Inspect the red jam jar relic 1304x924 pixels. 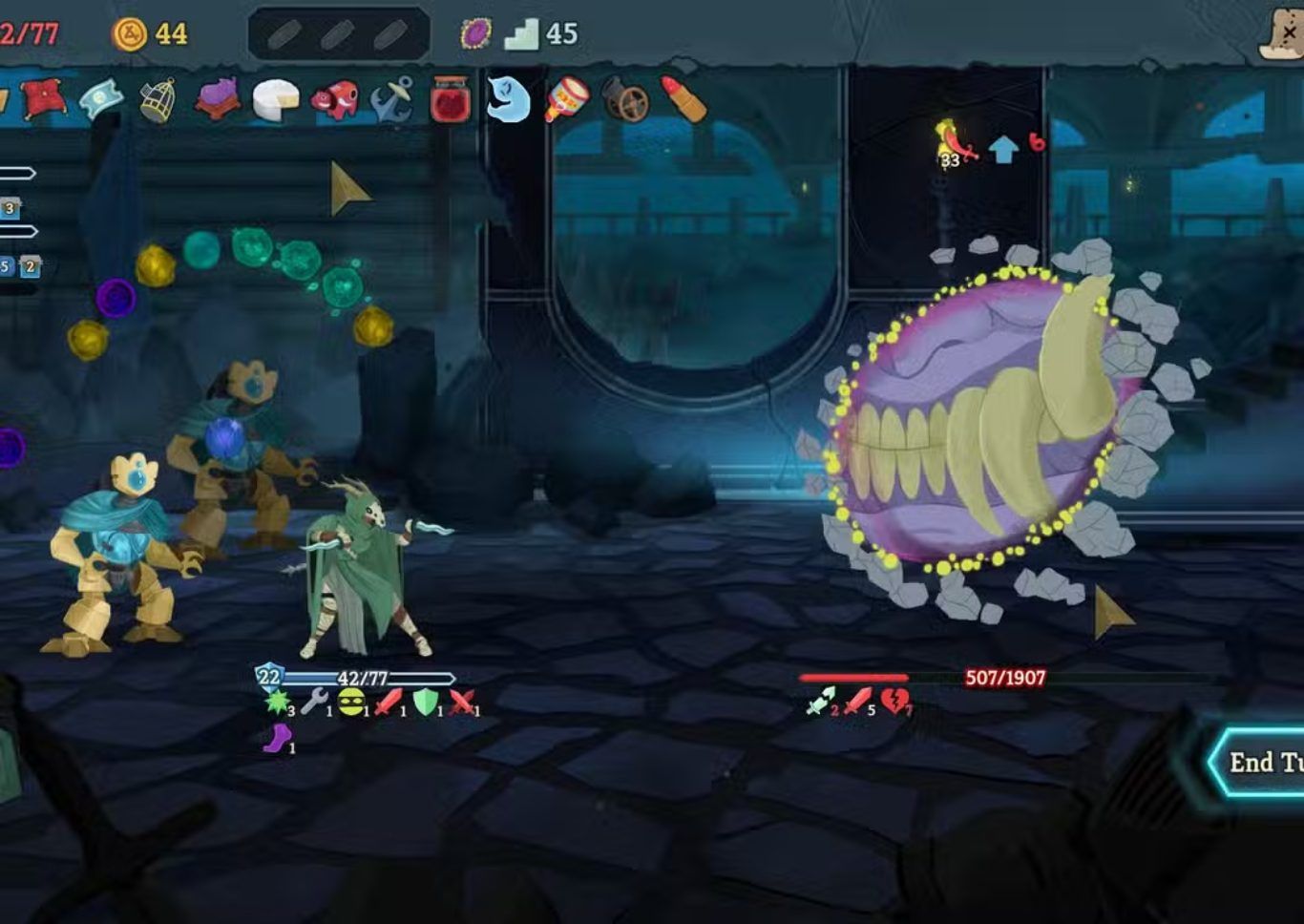pos(450,99)
